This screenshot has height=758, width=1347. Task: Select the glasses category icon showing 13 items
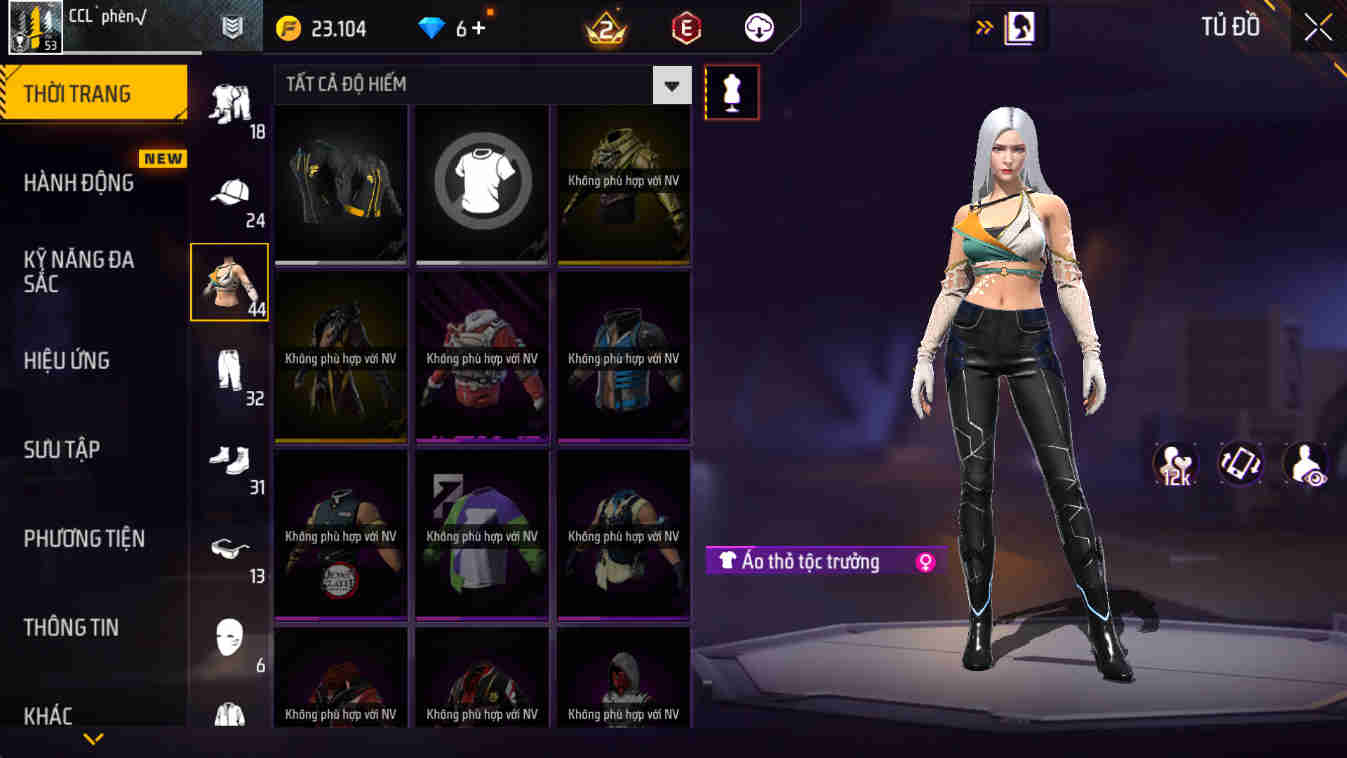230,548
